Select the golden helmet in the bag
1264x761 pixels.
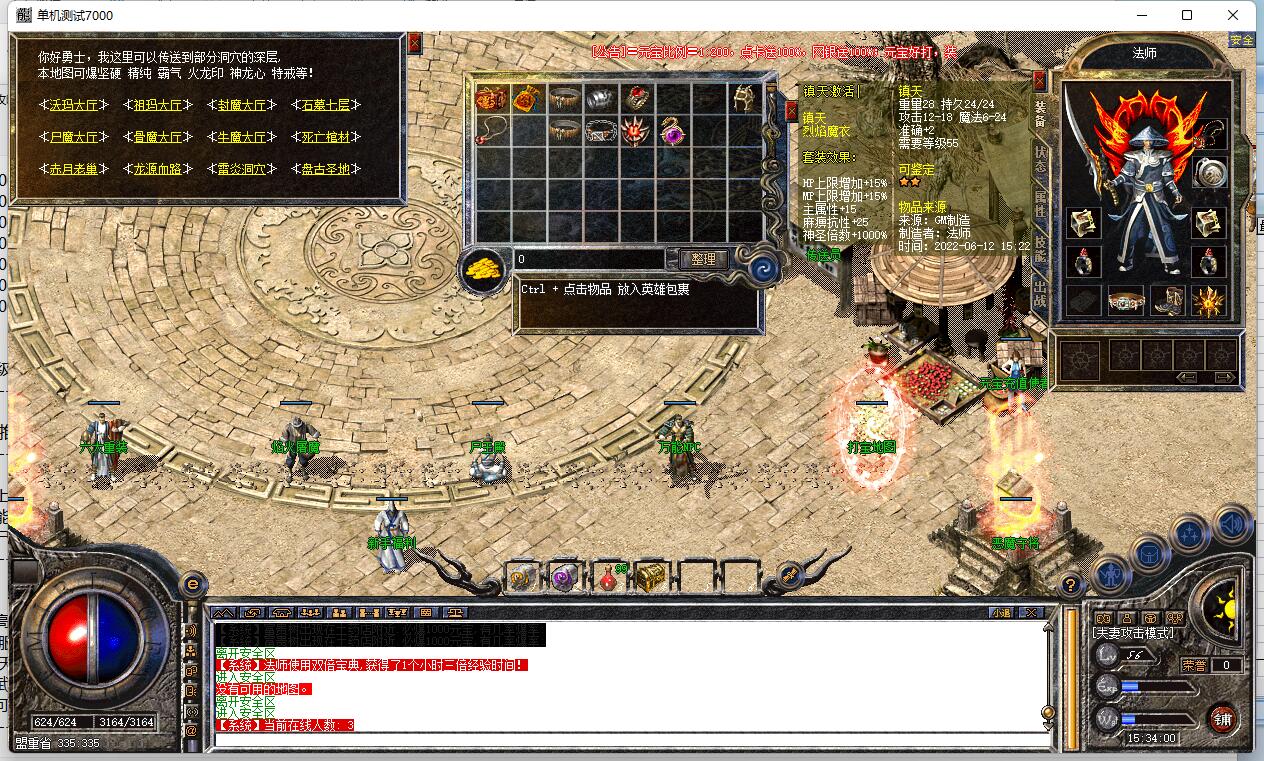(x=742, y=98)
